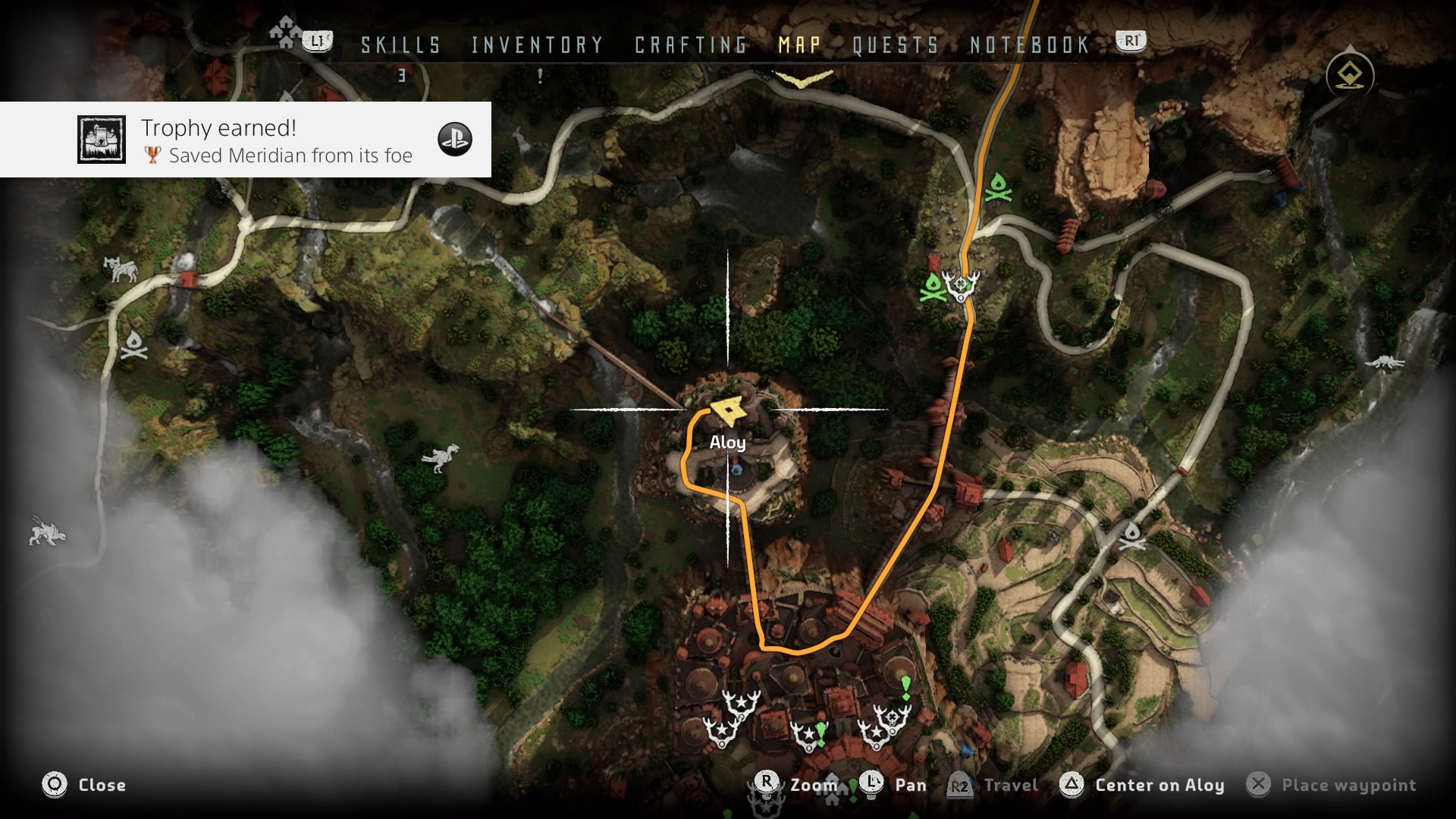Click the green exclamation quest marker in Meridian
Viewport: 1456px width, 819px height.
point(905,686)
